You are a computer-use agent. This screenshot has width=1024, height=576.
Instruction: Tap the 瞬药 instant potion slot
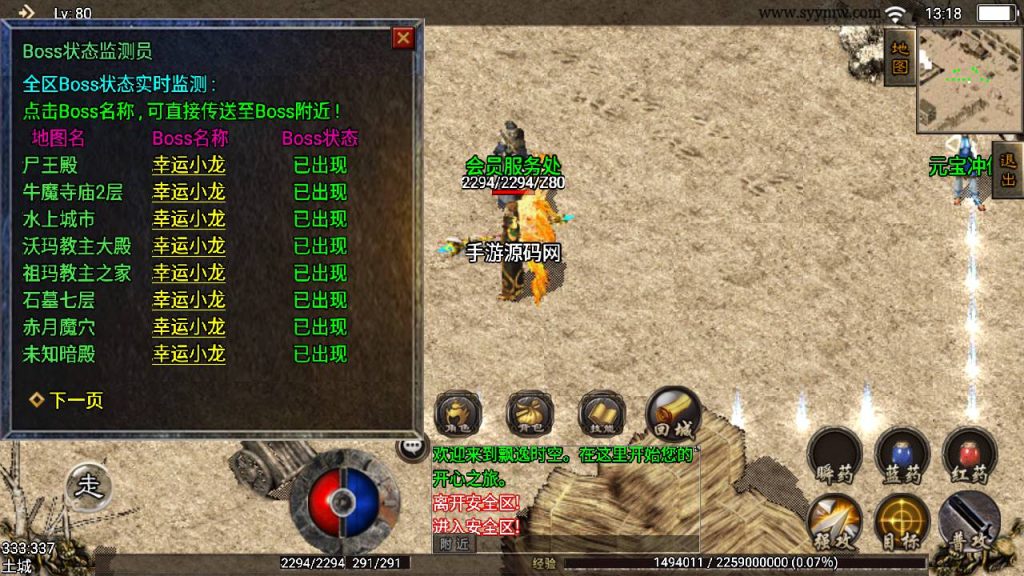click(834, 455)
